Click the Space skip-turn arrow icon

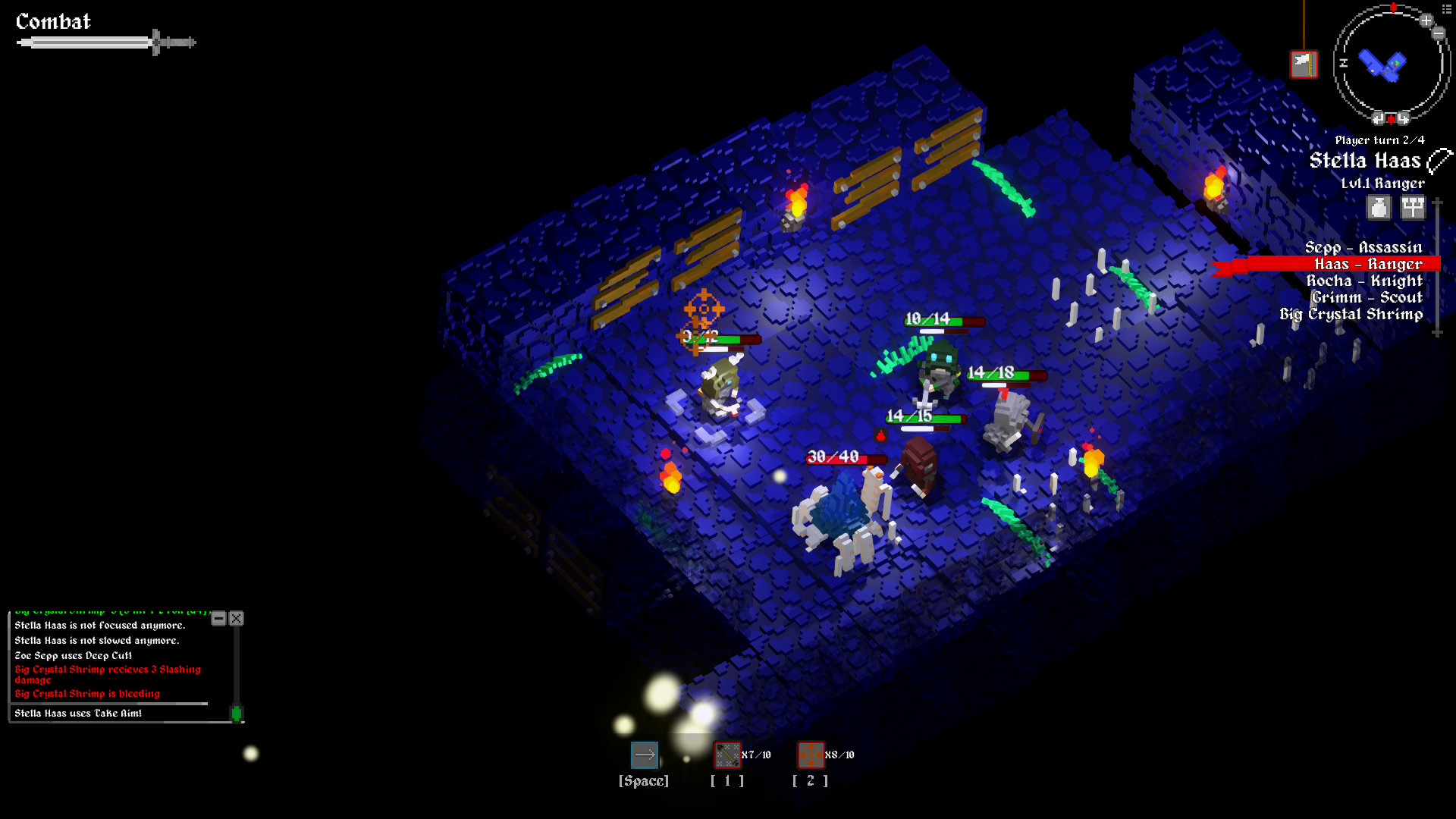[645, 755]
